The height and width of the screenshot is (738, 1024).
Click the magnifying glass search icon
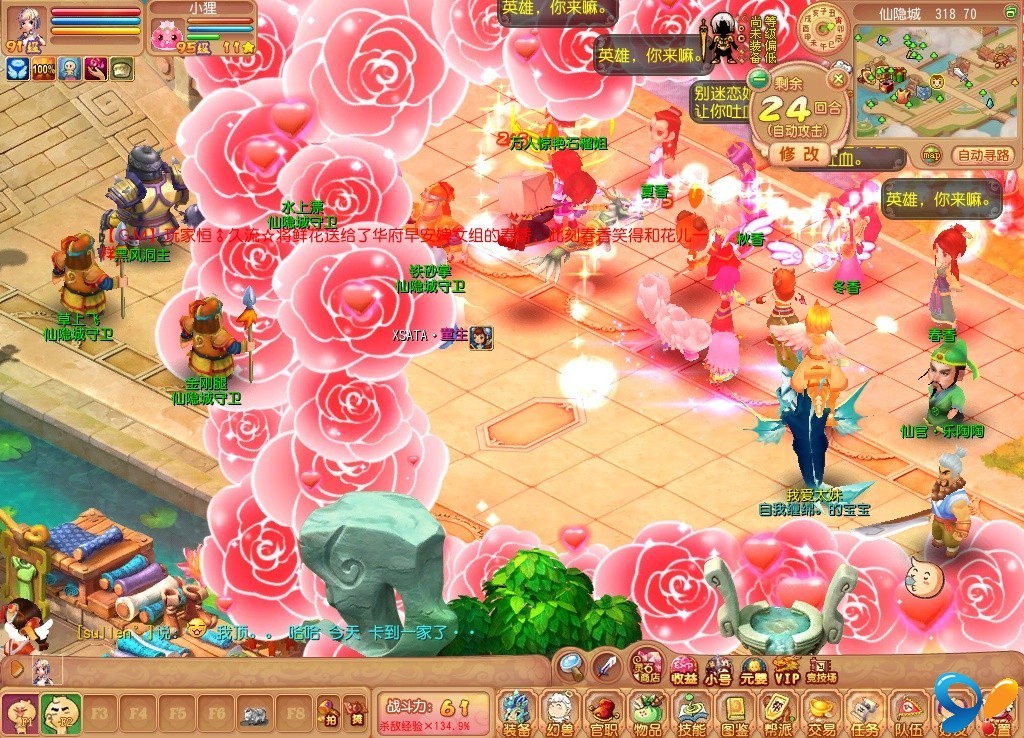coord(571,664)
